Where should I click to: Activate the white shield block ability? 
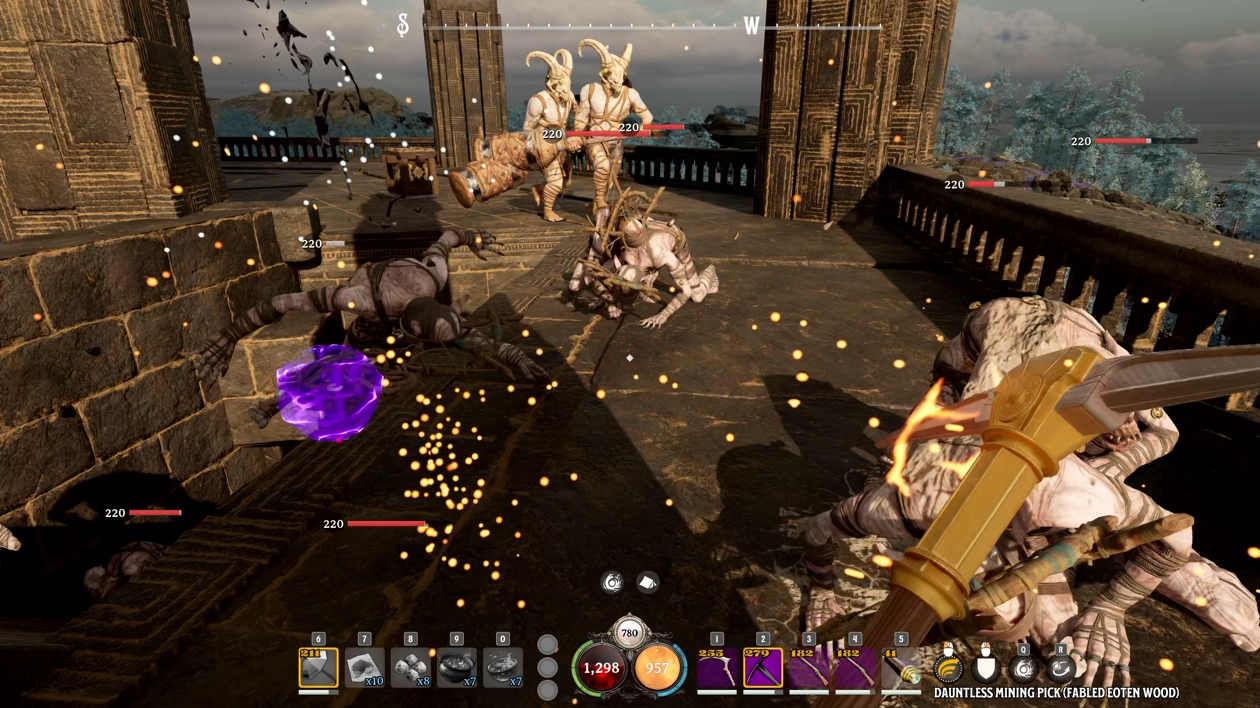(x=986, y=667)
